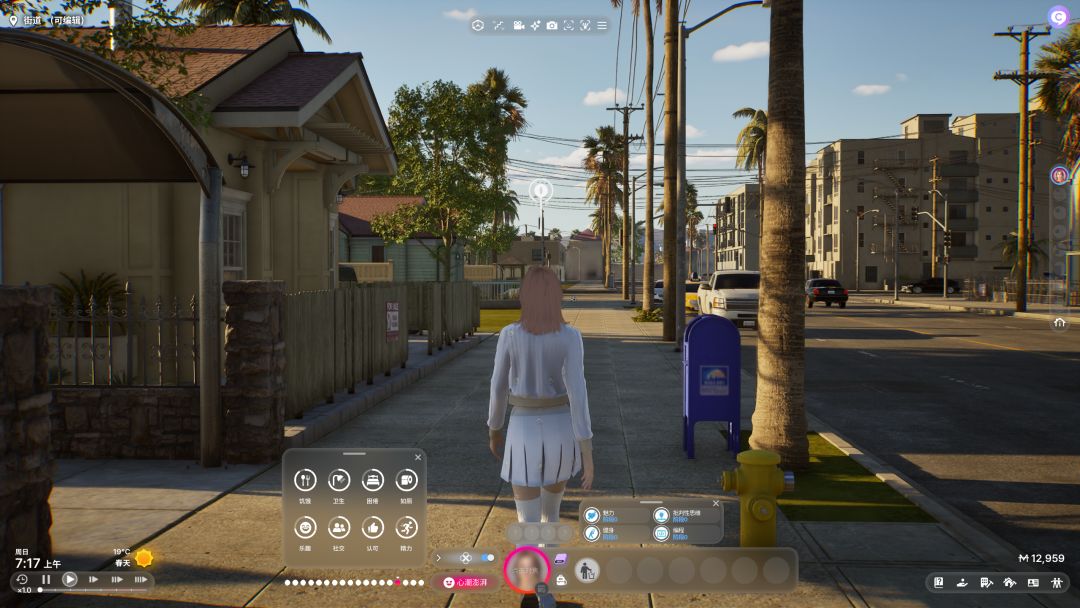This screenshot has height=608, width=1080.
Task: Close the needs panel
Action: click(418, 456)
